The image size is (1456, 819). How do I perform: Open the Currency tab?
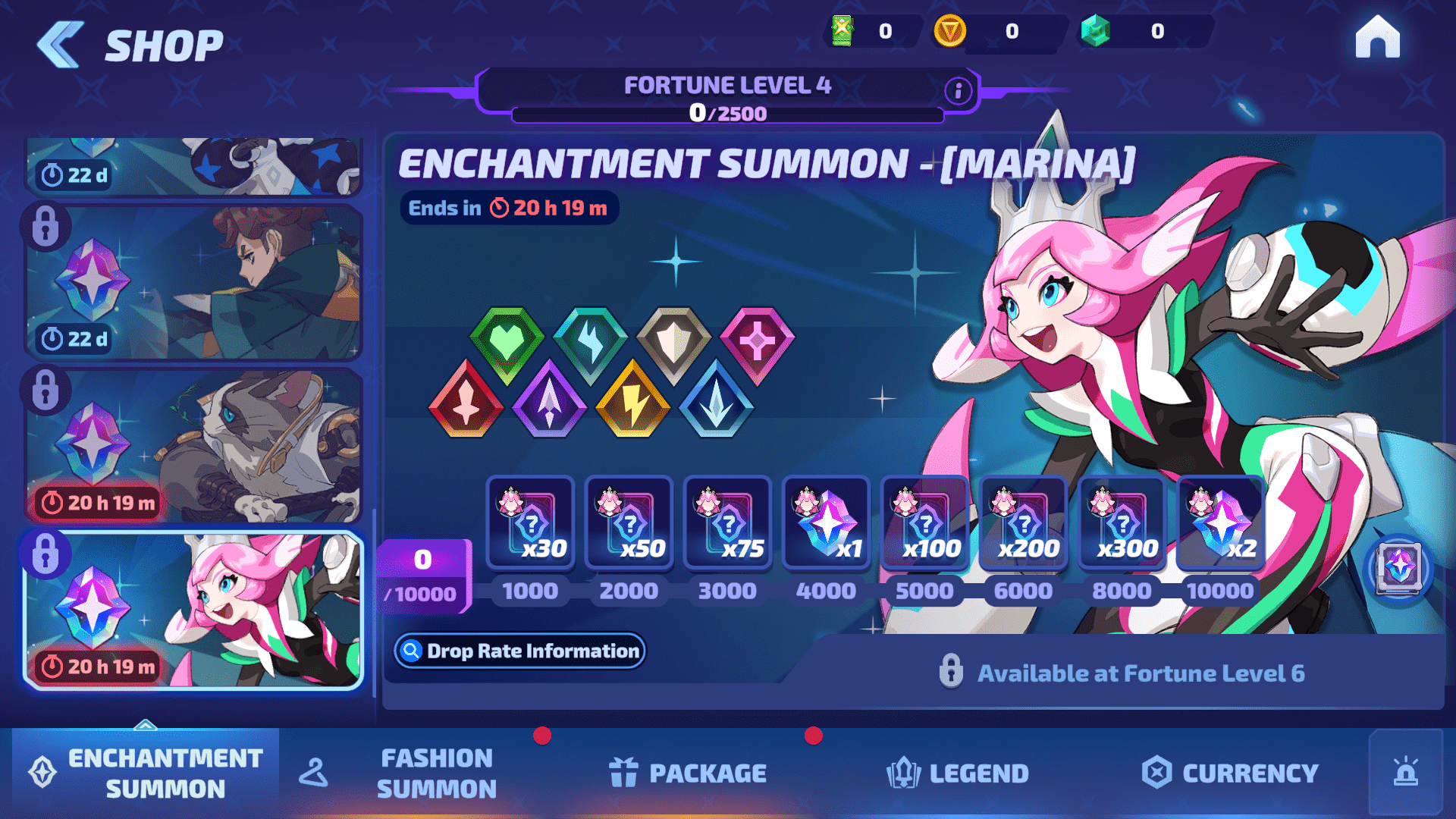pos(1230,773)
